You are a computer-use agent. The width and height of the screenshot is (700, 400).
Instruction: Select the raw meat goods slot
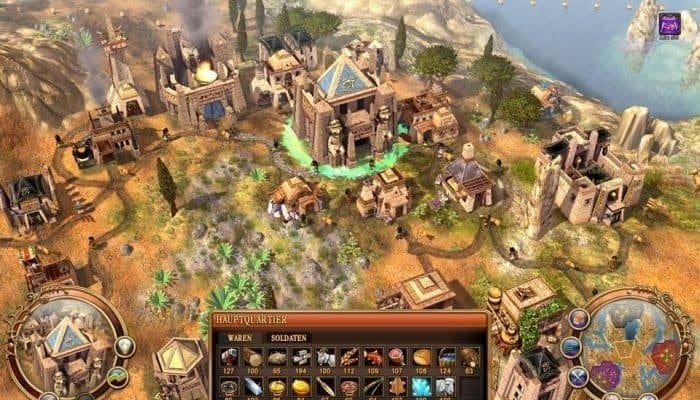pos(397,358)
